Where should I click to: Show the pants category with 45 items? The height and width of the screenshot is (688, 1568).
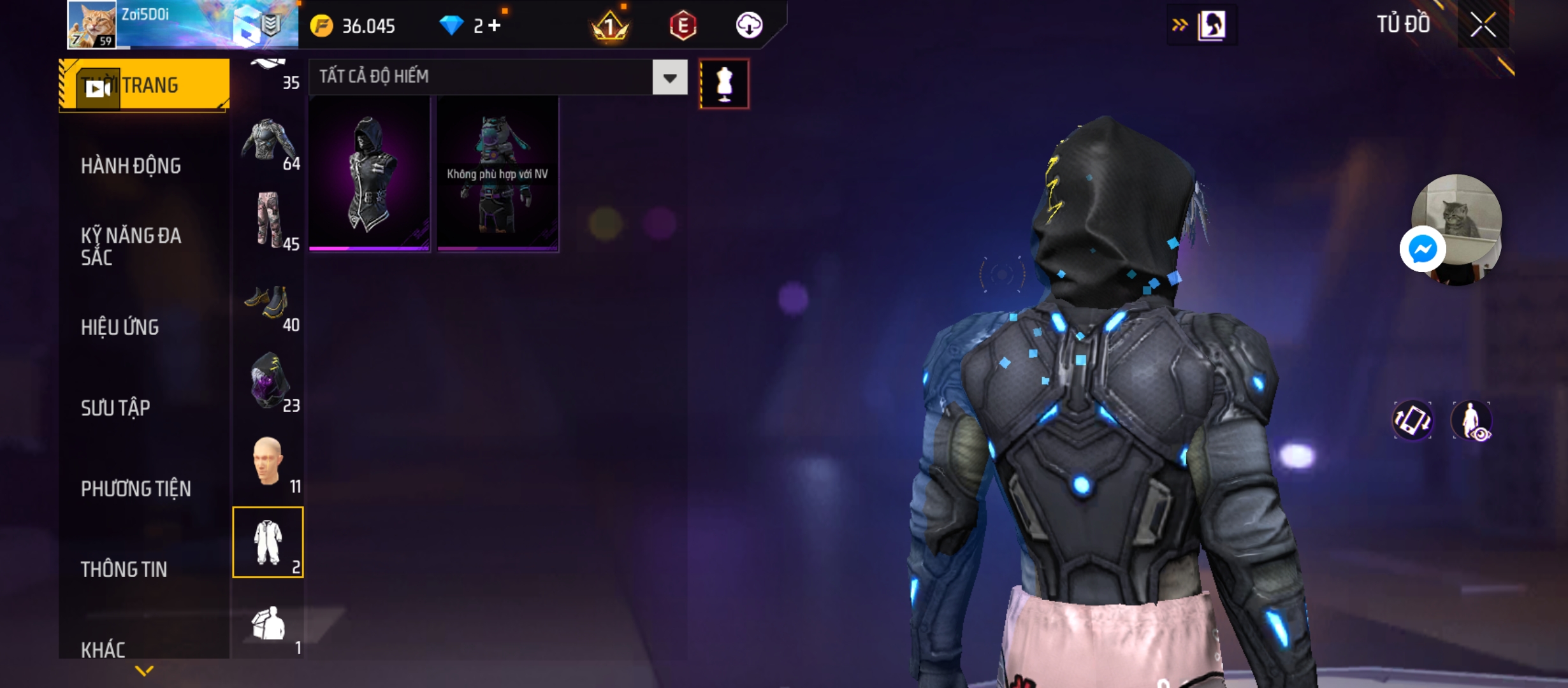[268, 221]
